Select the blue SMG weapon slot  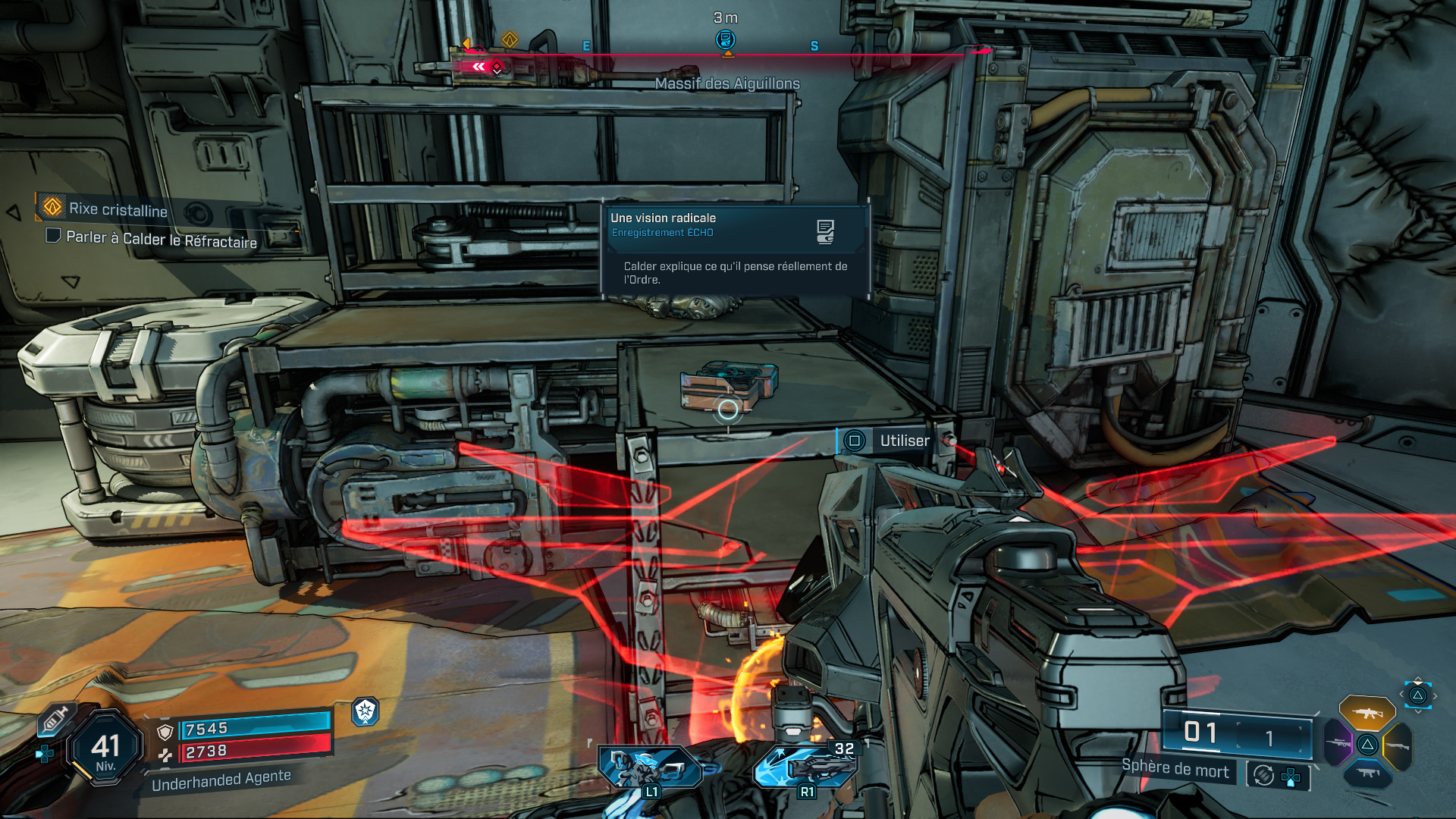coord(1368,773)
